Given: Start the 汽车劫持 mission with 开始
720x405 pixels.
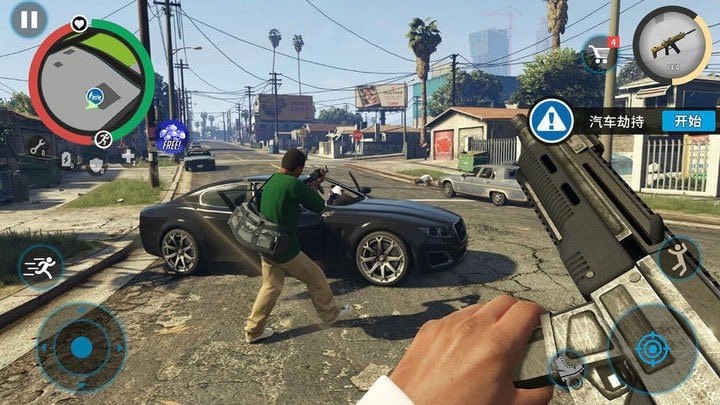Looking at the screenshot, I should pos(688,120).
